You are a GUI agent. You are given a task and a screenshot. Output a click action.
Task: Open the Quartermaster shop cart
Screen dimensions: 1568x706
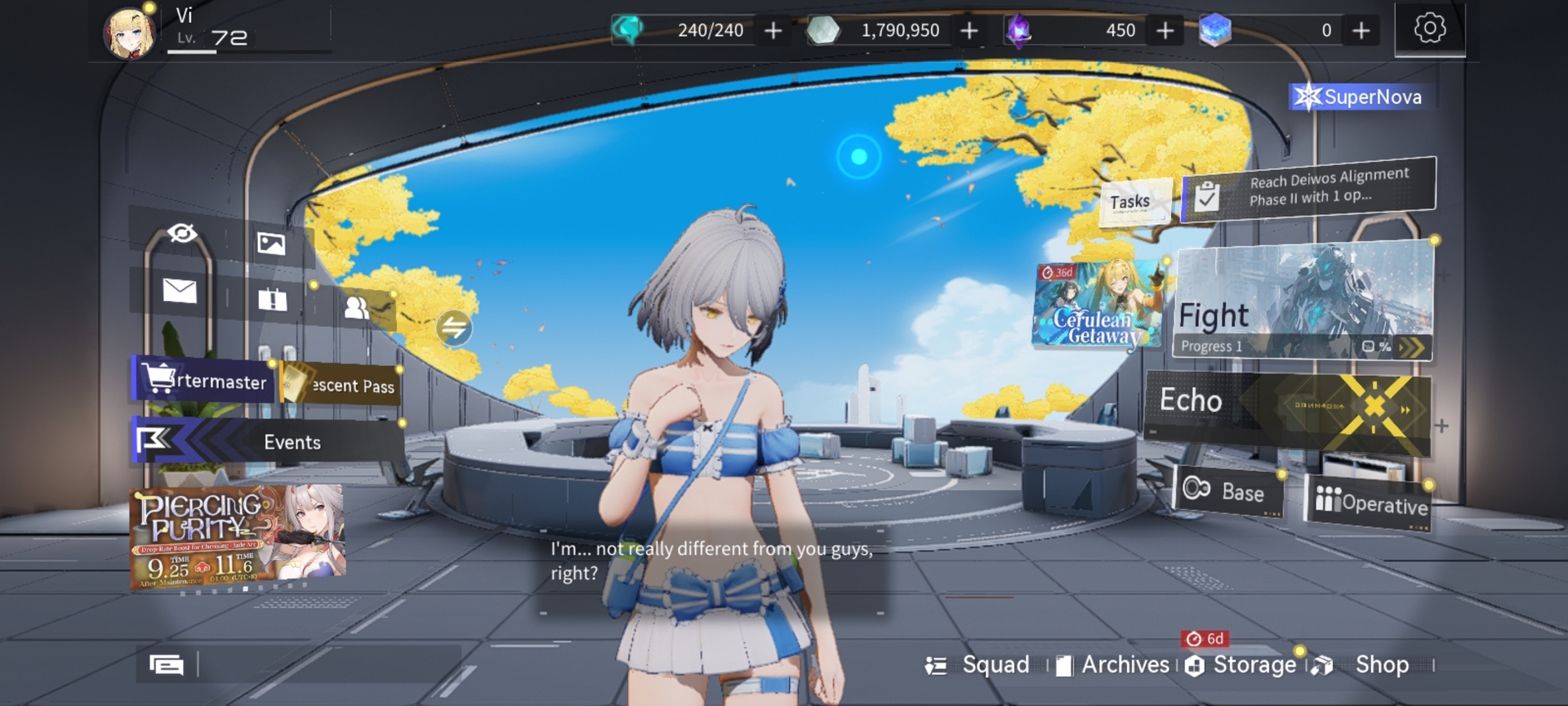(x=203, y=380)
